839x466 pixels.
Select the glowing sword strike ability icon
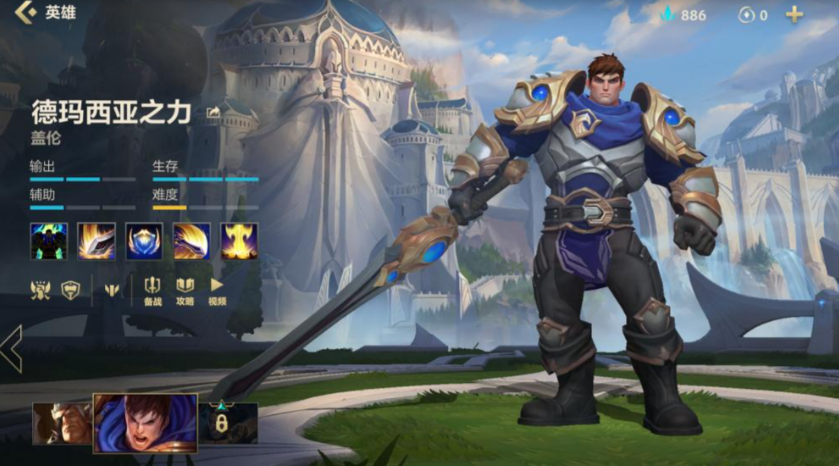(96, 241)
